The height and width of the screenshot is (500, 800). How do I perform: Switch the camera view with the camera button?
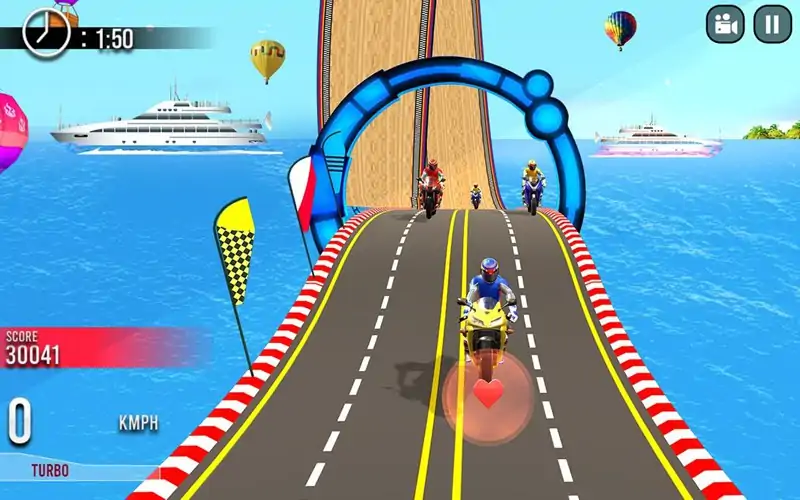point(725,25)
